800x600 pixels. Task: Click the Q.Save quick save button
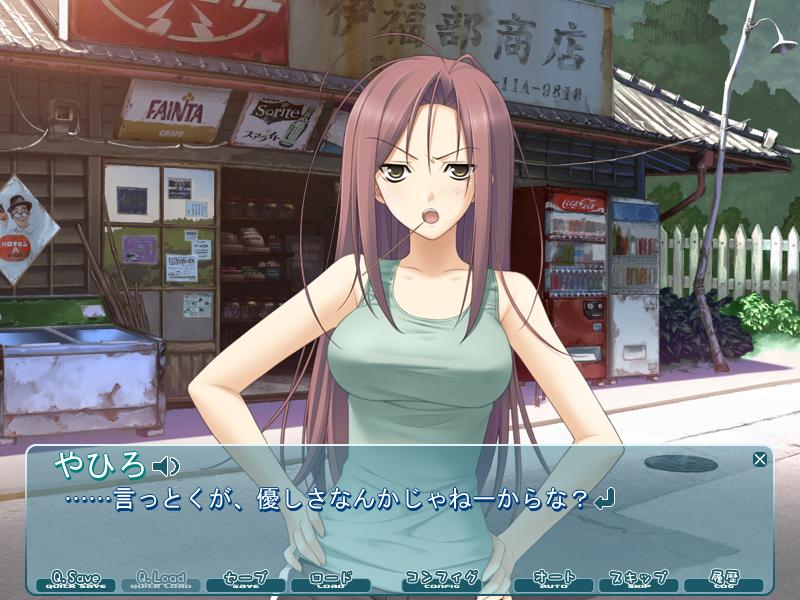point(76,581)
